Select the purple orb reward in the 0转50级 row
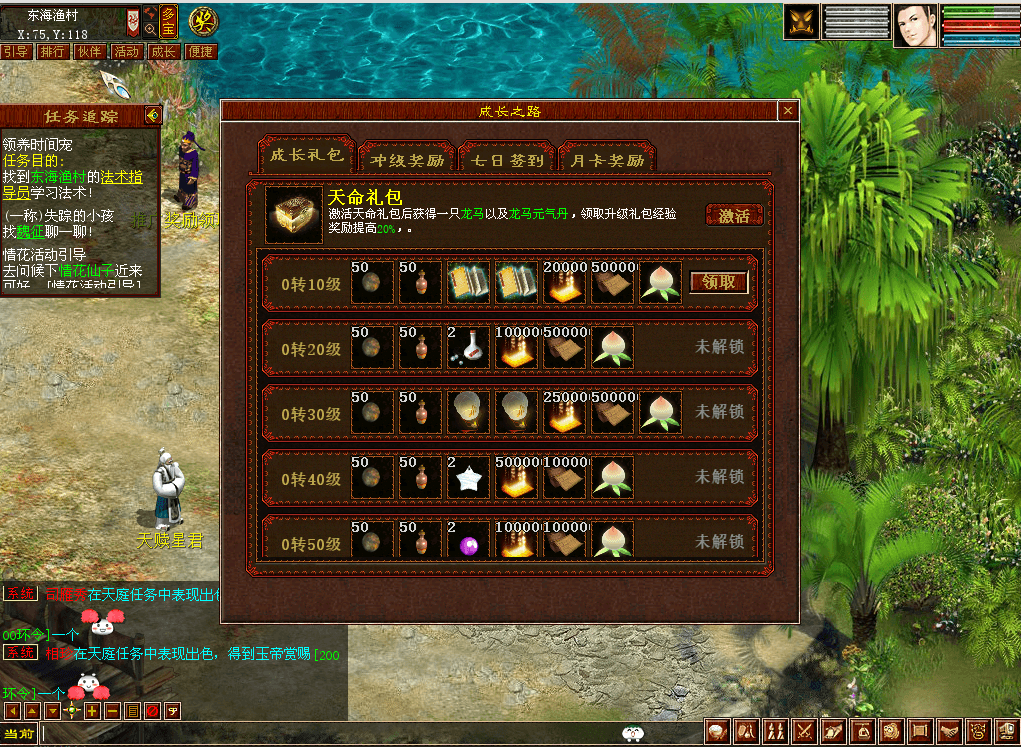The width and height of the screenshot is (1021, 747). [x=468, y=541]
